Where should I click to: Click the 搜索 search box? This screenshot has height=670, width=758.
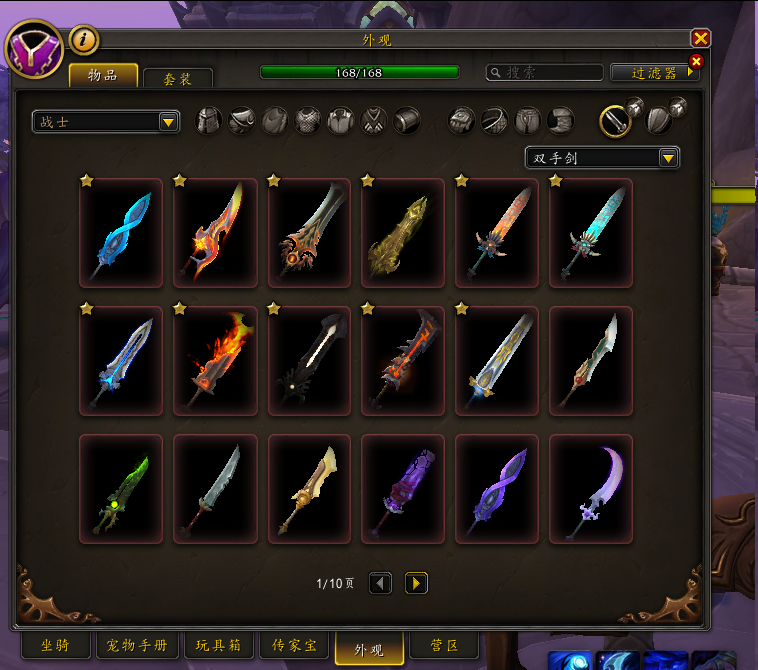click(x=545, y=73)
